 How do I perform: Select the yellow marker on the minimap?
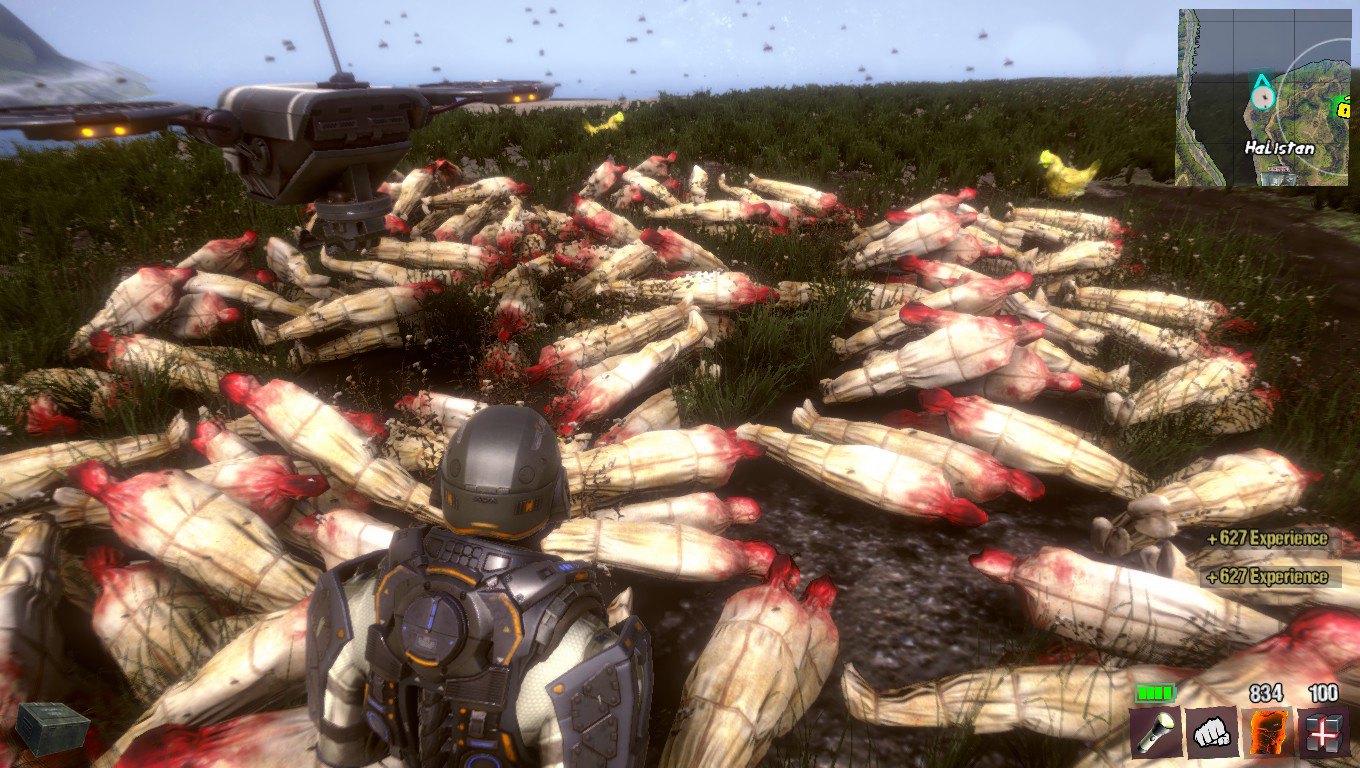click(1341, 104)
